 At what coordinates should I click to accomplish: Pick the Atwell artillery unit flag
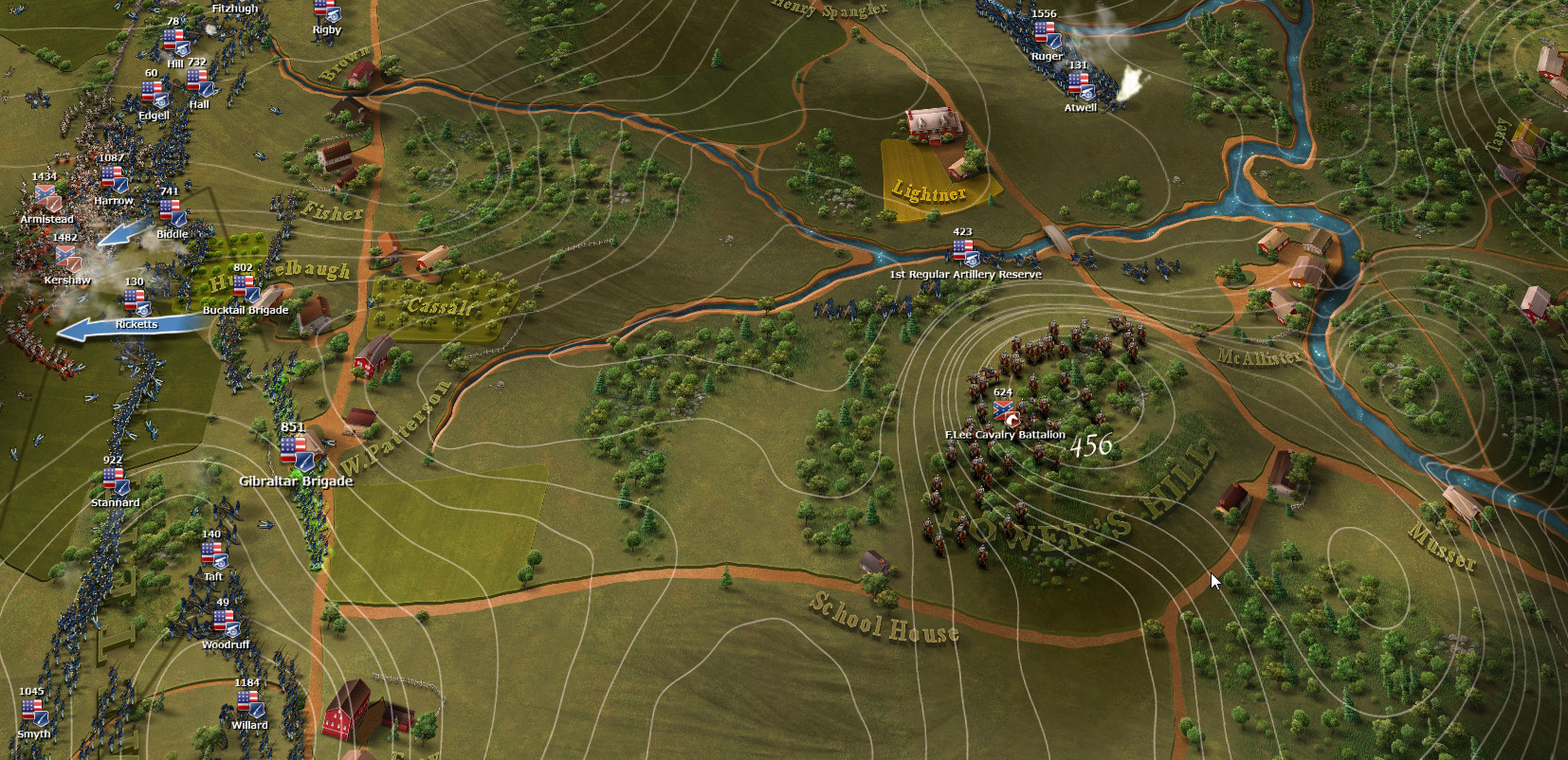click(x=1081, y=86)
